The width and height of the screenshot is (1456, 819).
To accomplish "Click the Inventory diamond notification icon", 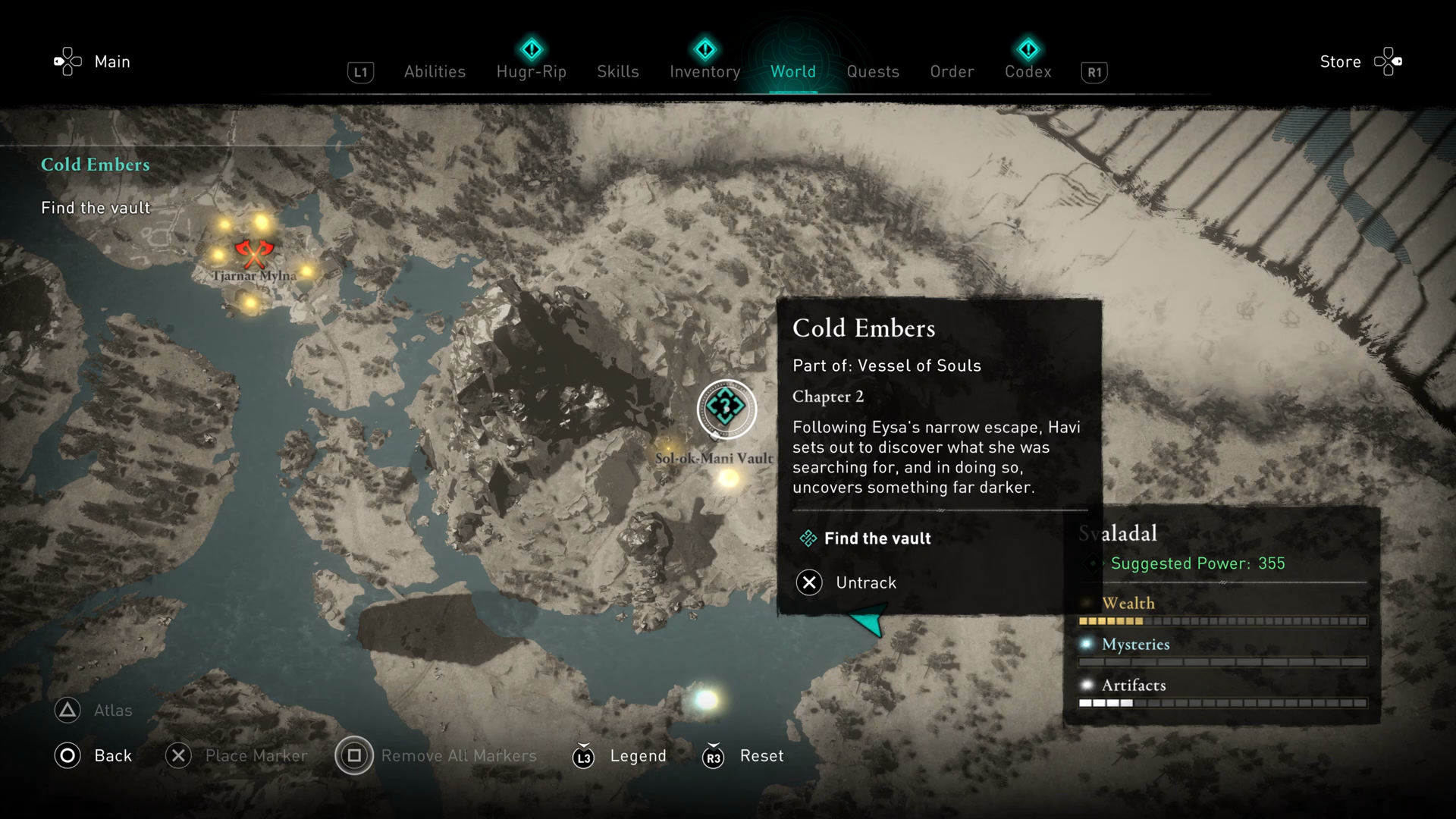I will point(704,49).
